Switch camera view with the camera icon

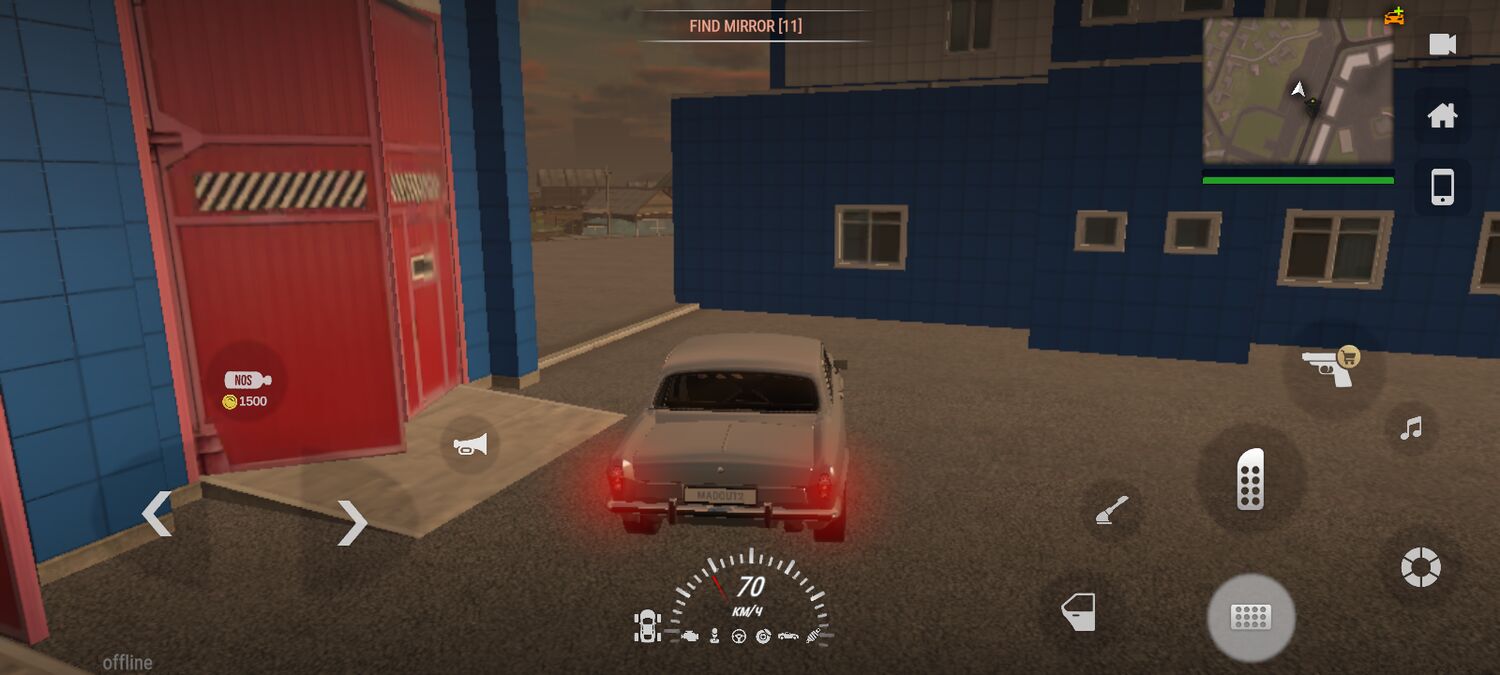pyautogui.click(x=1442, y=44)
